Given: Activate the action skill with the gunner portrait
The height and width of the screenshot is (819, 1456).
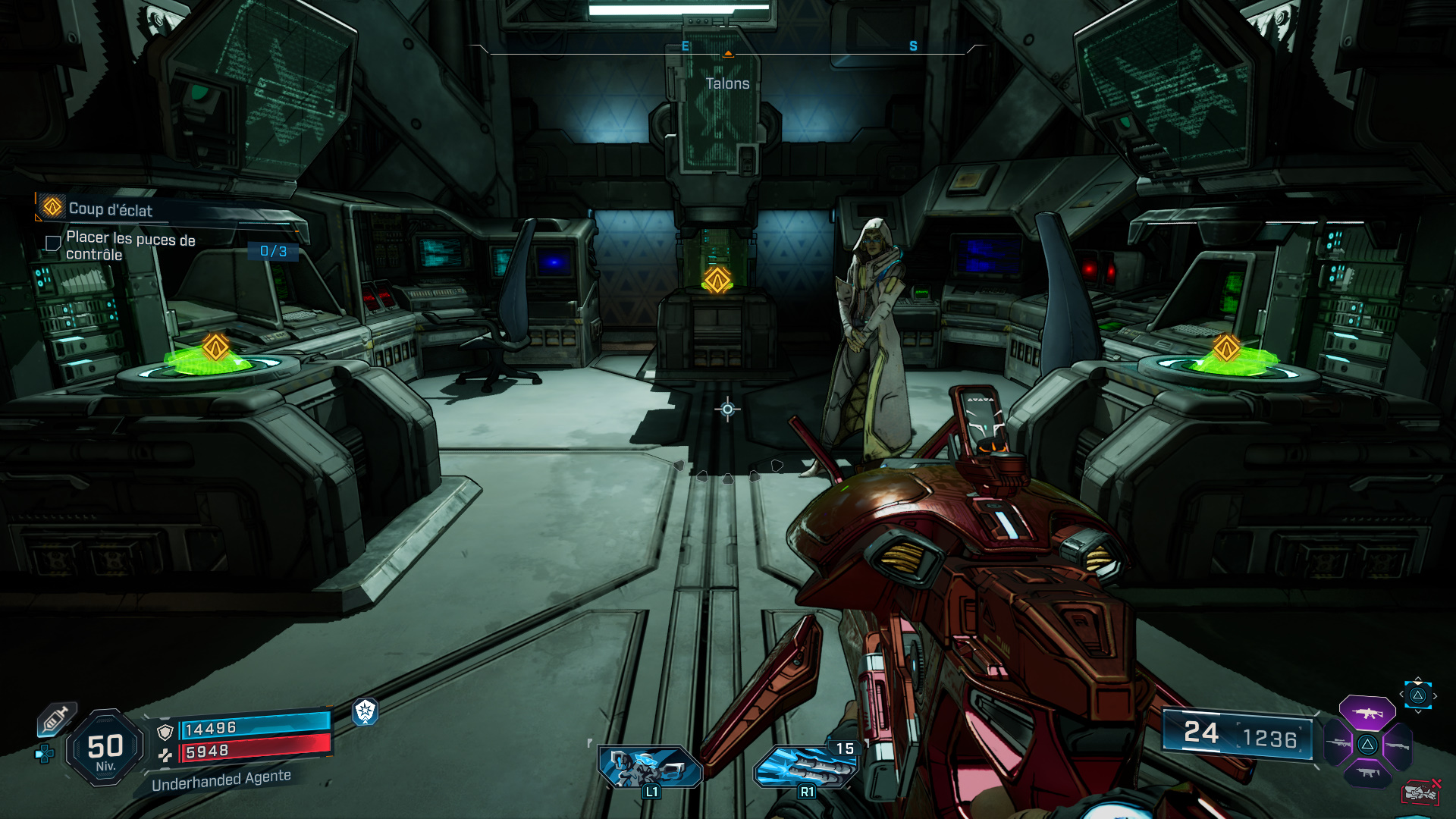Looking at the screenshot, I should pos(649,766).
